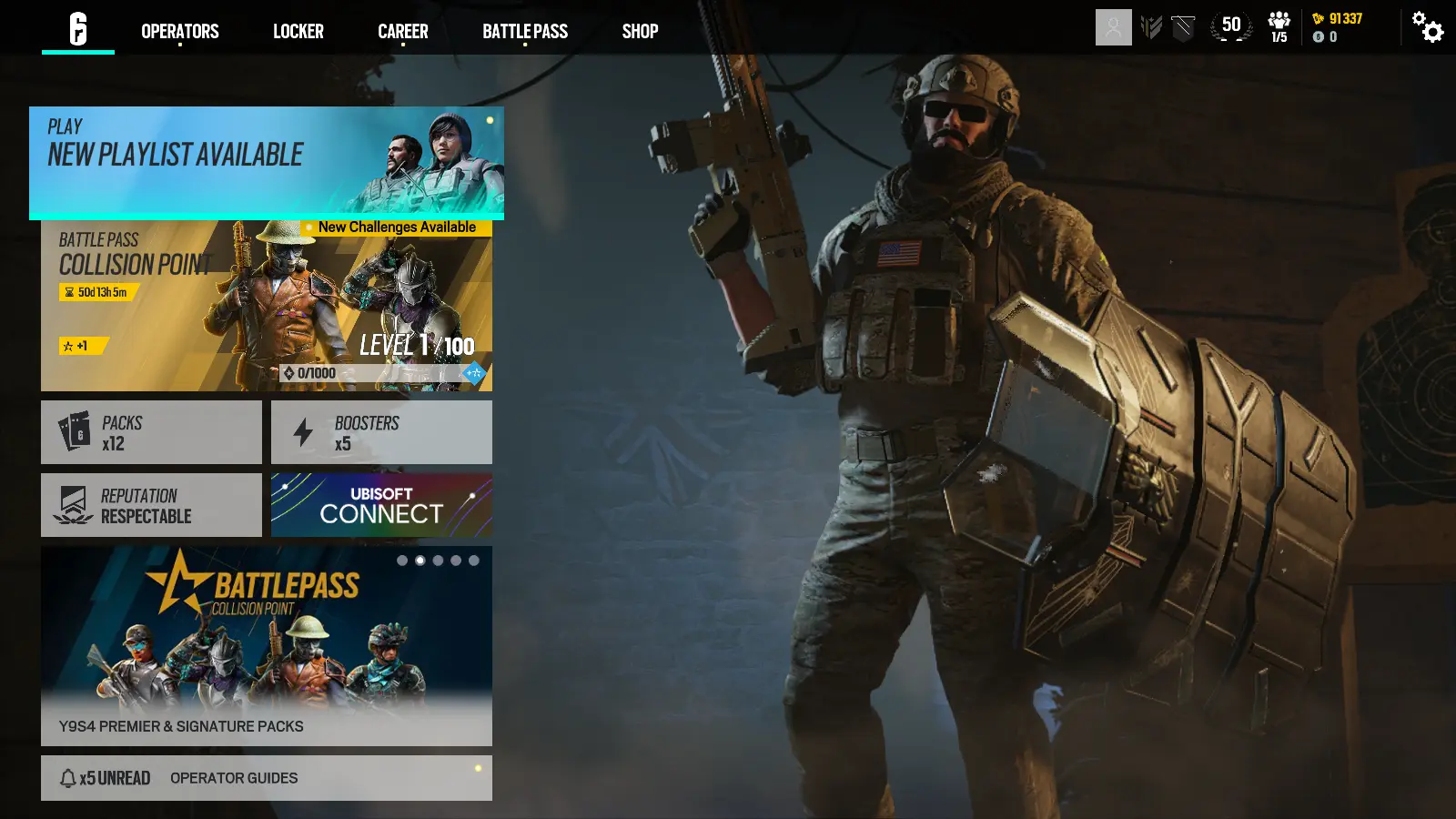Select the Career menu item
Image resolution: width=1456 pixels, height=819 pixels.
pyautogui.click(x=402, y=31)
